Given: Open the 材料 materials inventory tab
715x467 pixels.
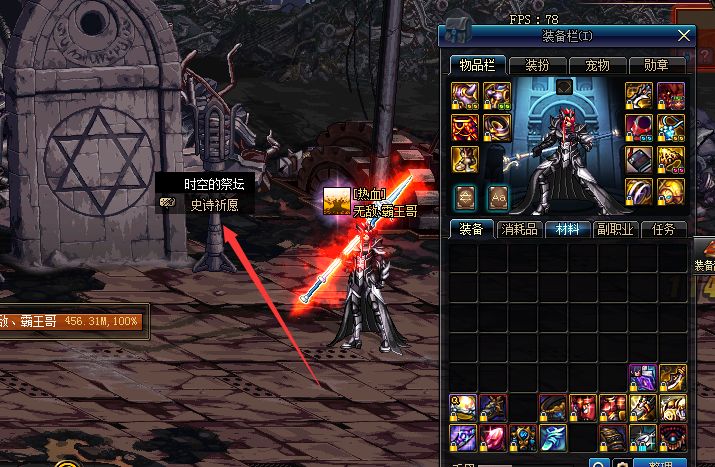Looking at the screenshot, I should click(x=566, y=229).
